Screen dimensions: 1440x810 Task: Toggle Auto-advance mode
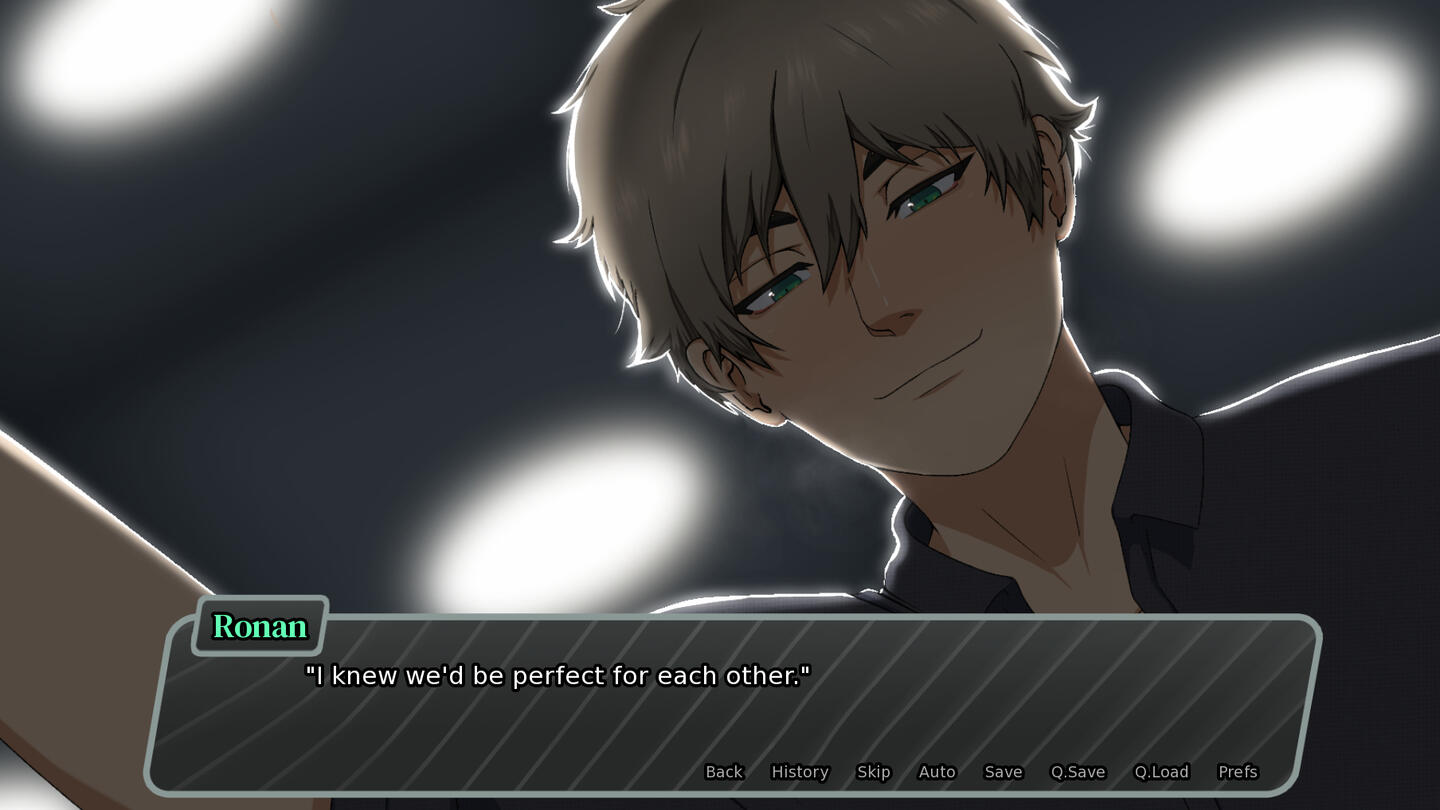937,772
